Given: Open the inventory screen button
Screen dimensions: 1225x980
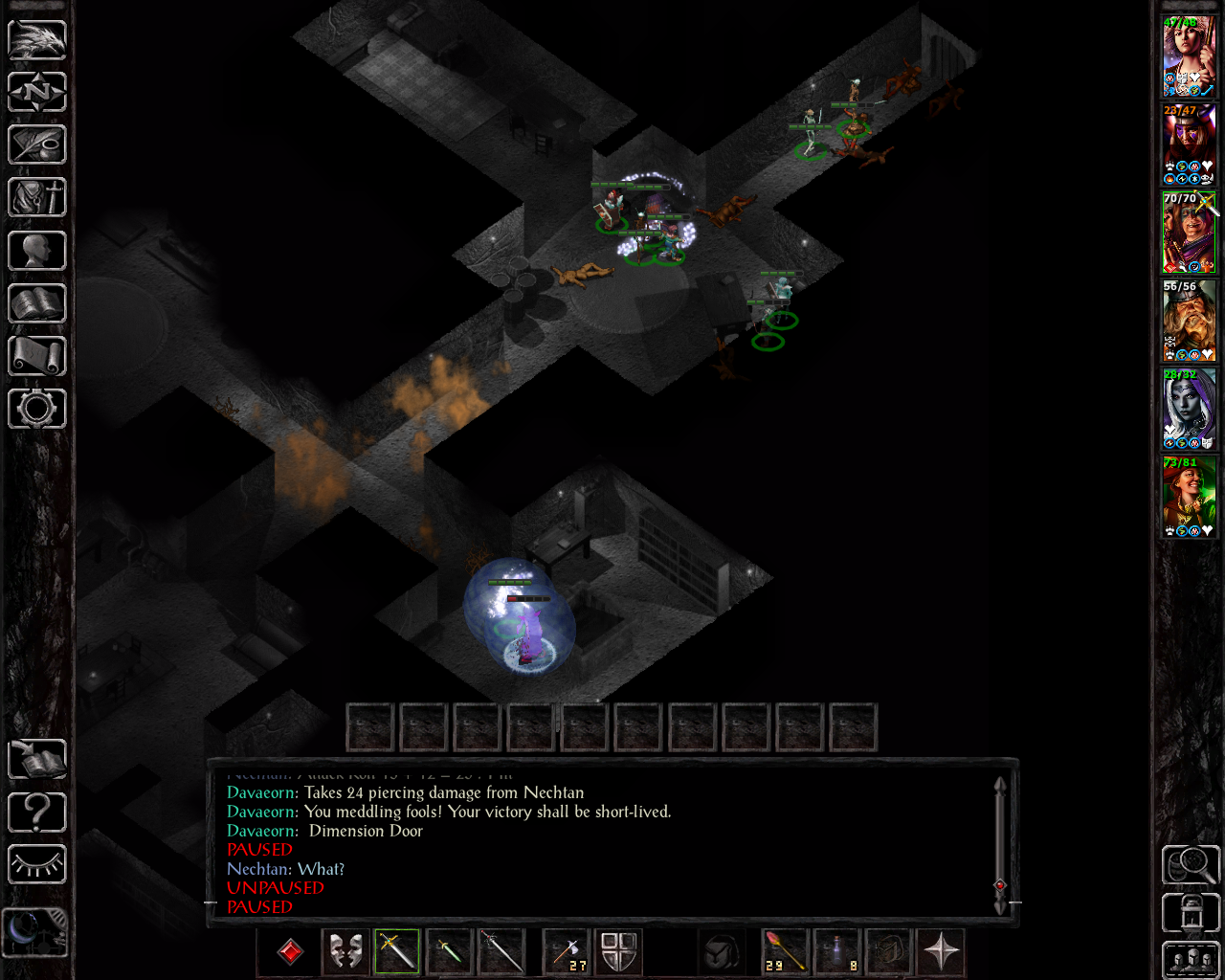Looking at the screenshot, I should point(37,198).
